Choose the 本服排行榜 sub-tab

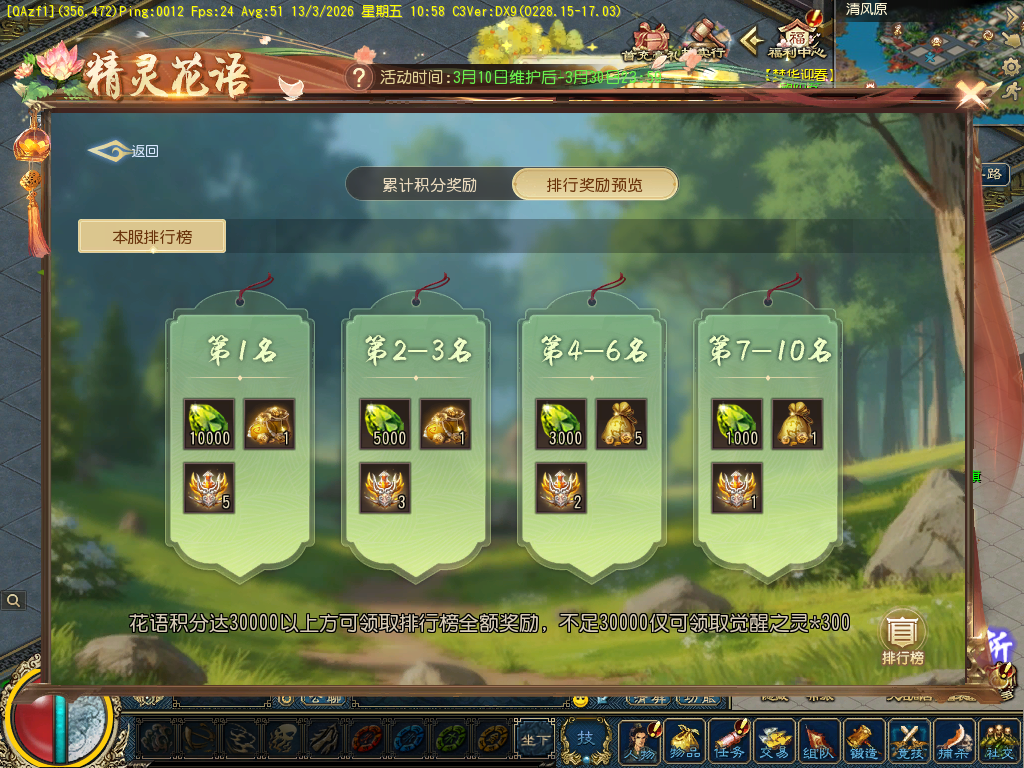pyautogui.click(x=152, y=237)
